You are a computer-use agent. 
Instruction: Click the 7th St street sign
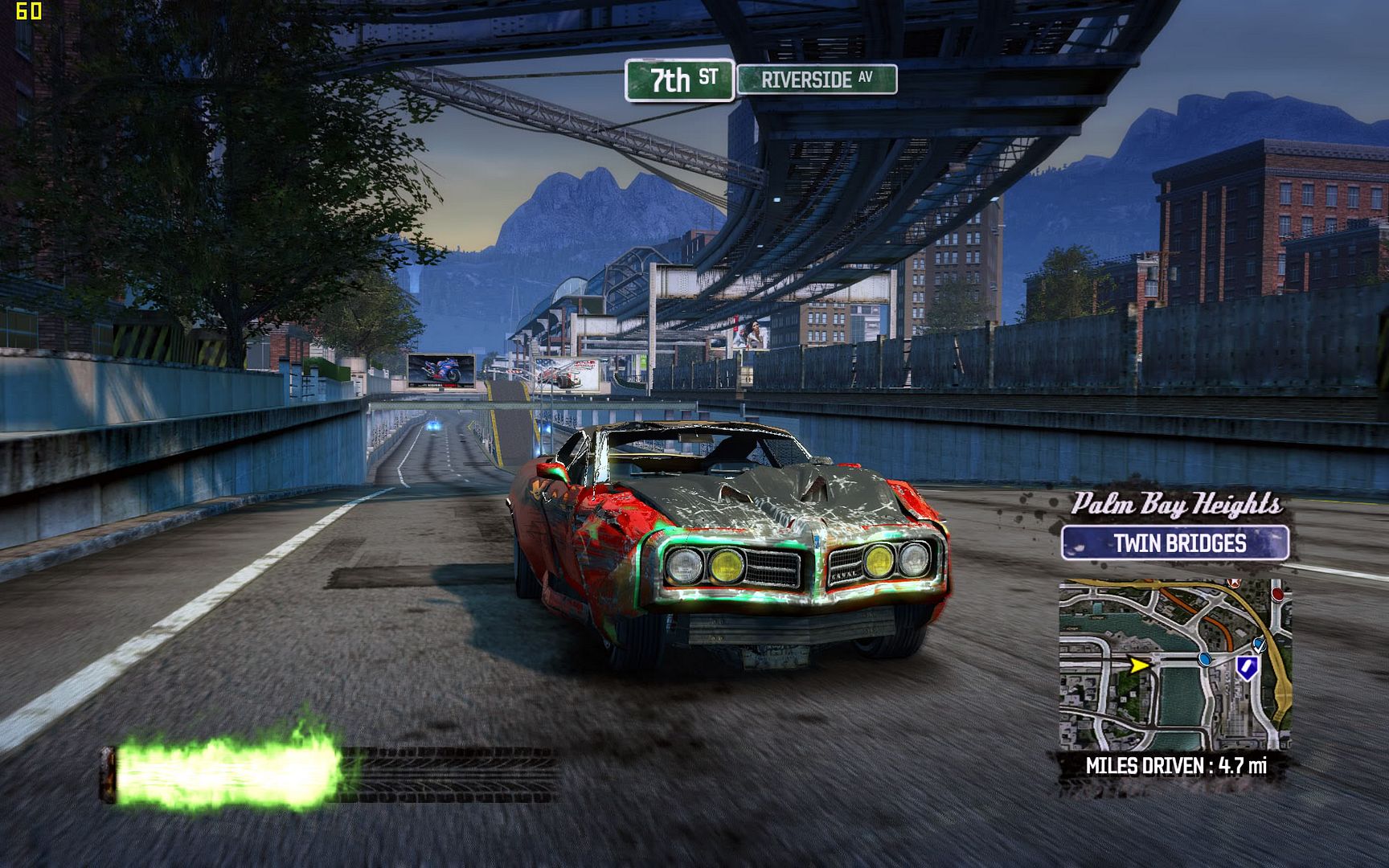click(680, 80)
